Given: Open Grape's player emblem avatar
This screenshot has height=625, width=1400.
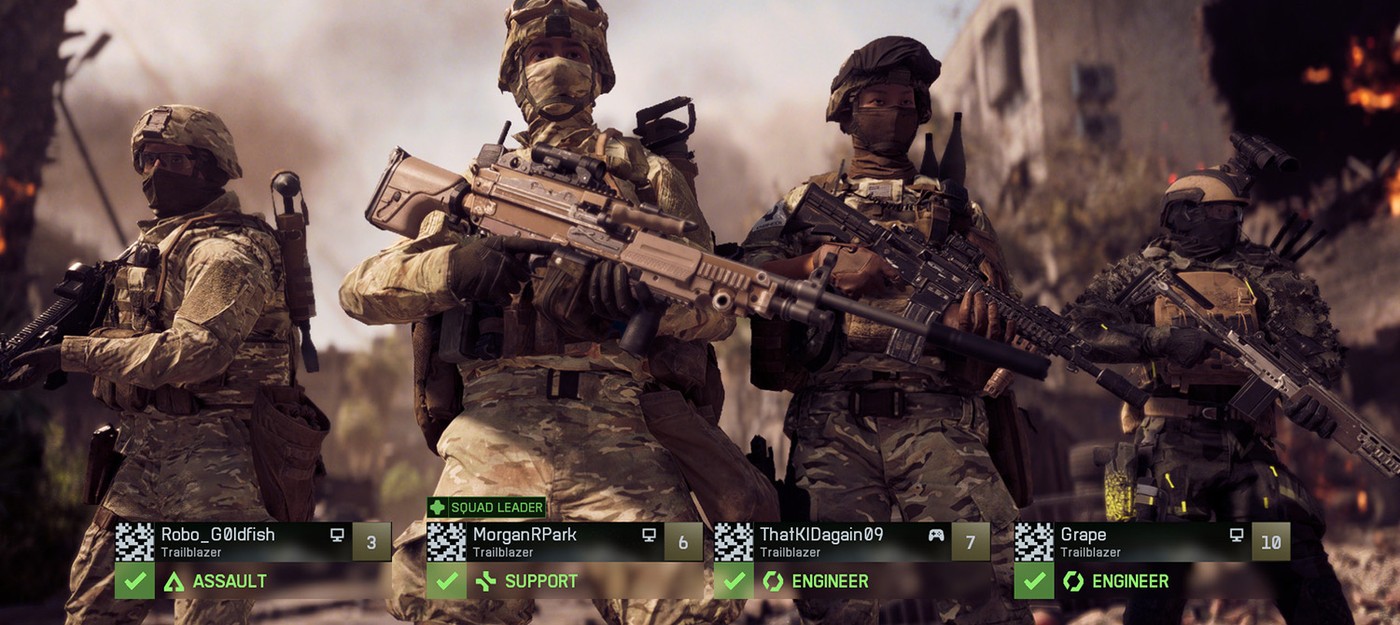Looking at the screenshot, I should pos(1034,542).
